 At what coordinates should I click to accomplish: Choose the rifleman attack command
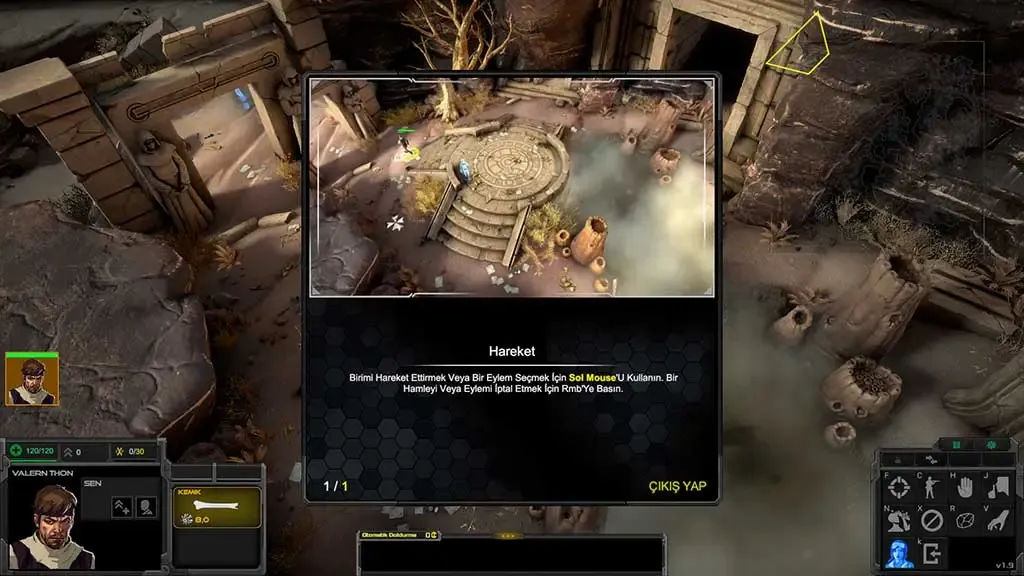(931, 489)
